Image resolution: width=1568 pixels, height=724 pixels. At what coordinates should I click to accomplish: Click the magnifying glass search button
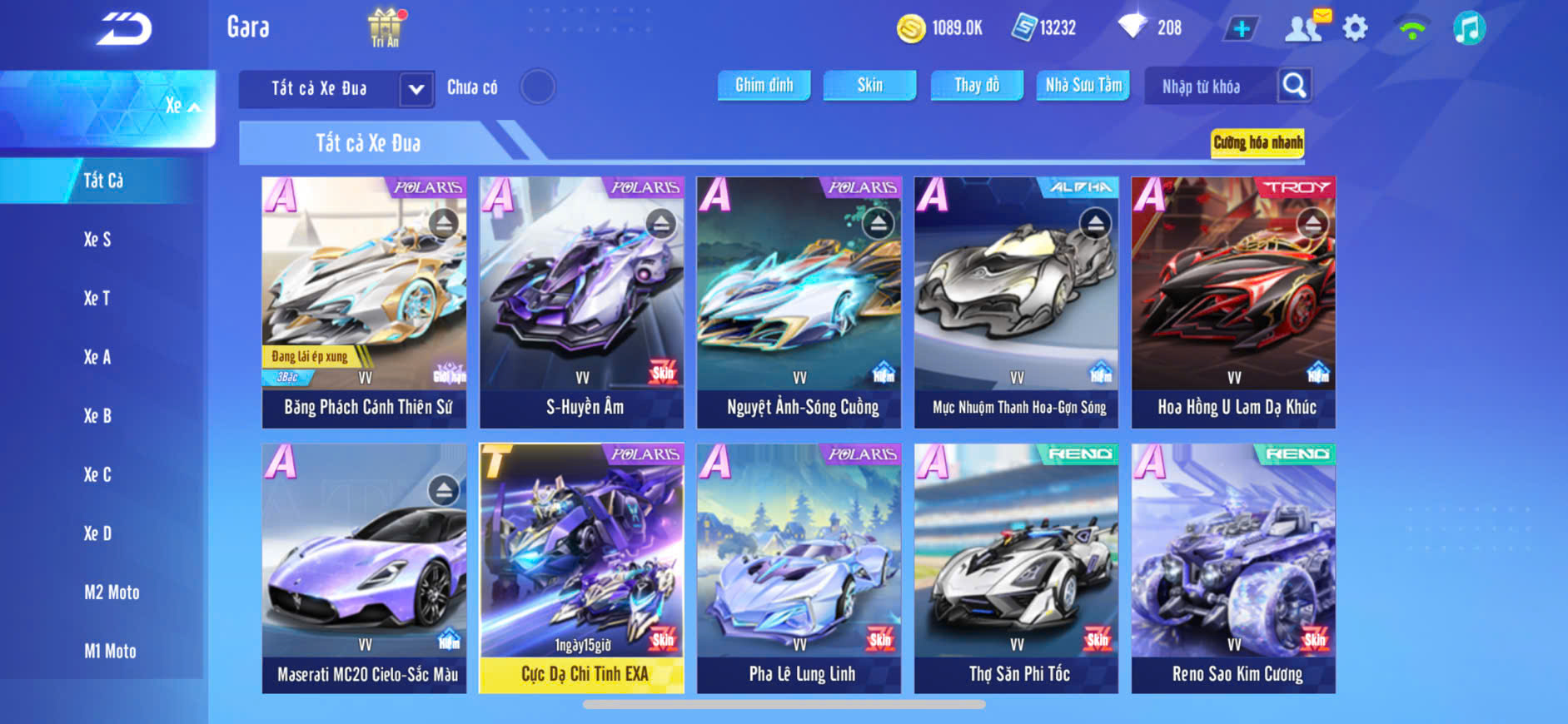1294,85
